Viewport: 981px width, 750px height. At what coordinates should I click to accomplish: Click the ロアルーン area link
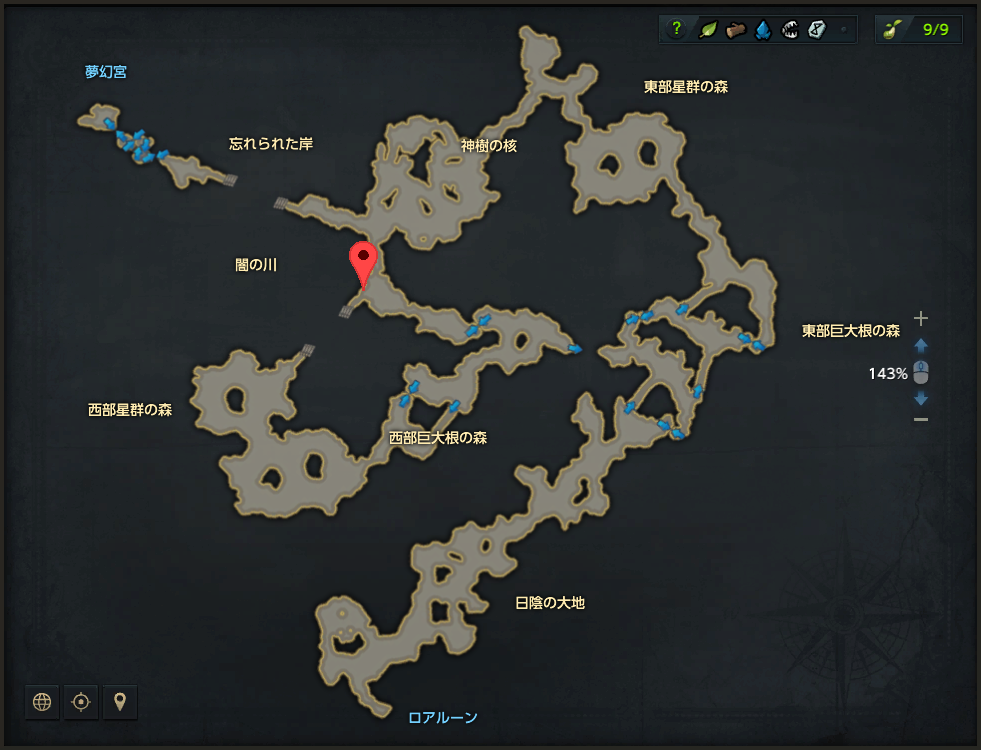[443, 717]
